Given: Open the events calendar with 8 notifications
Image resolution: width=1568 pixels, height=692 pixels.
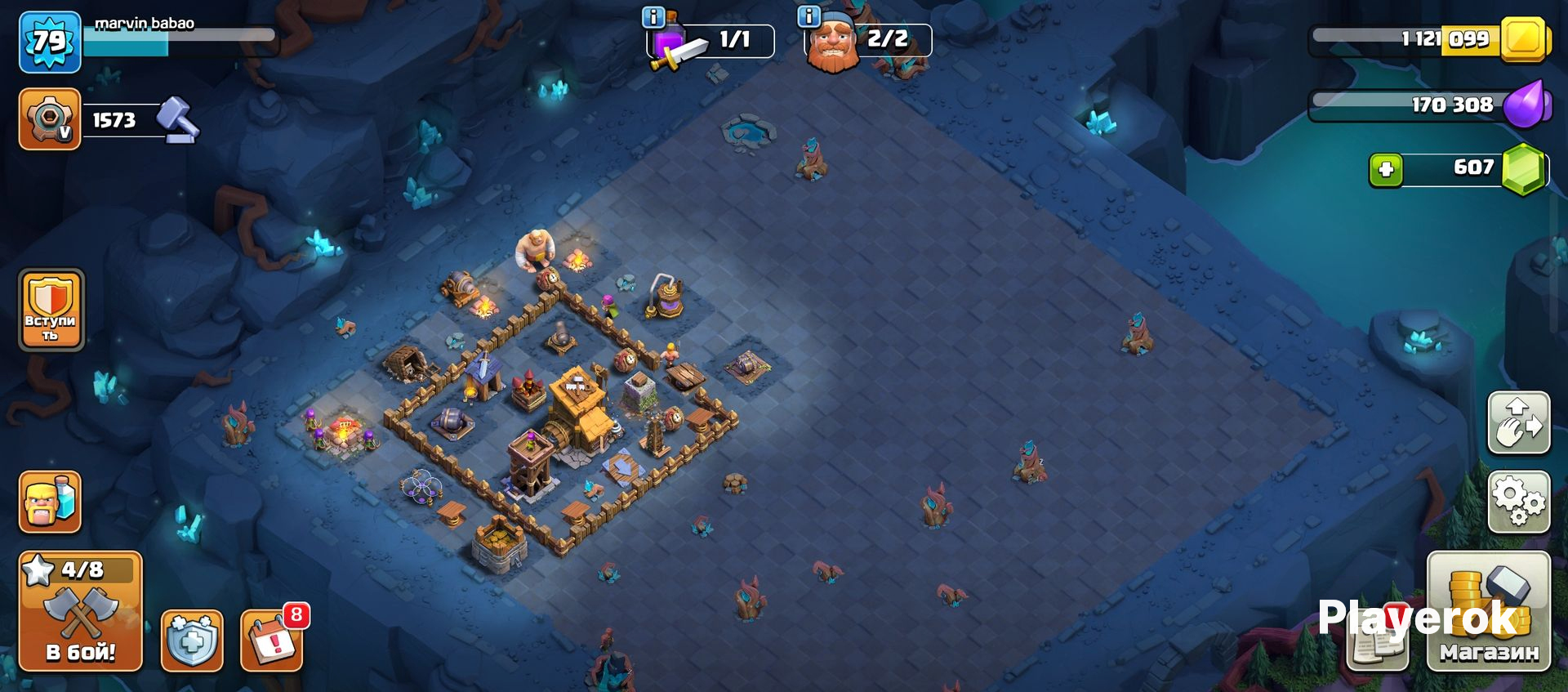Looking at the screenshot, I should point(272,640).
